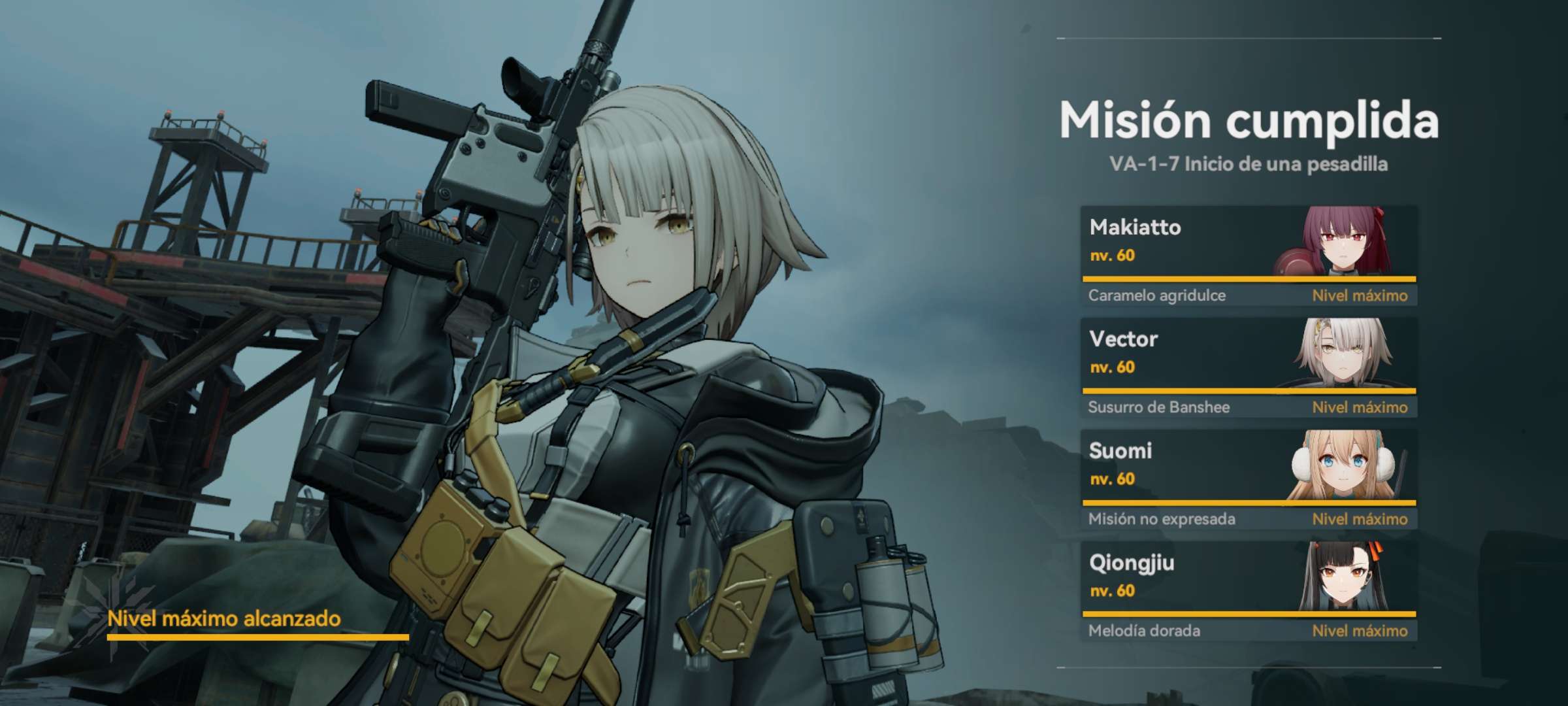Select Suomi's result row
This screenshot has height=706, width=1568.
pos(1248,479)
